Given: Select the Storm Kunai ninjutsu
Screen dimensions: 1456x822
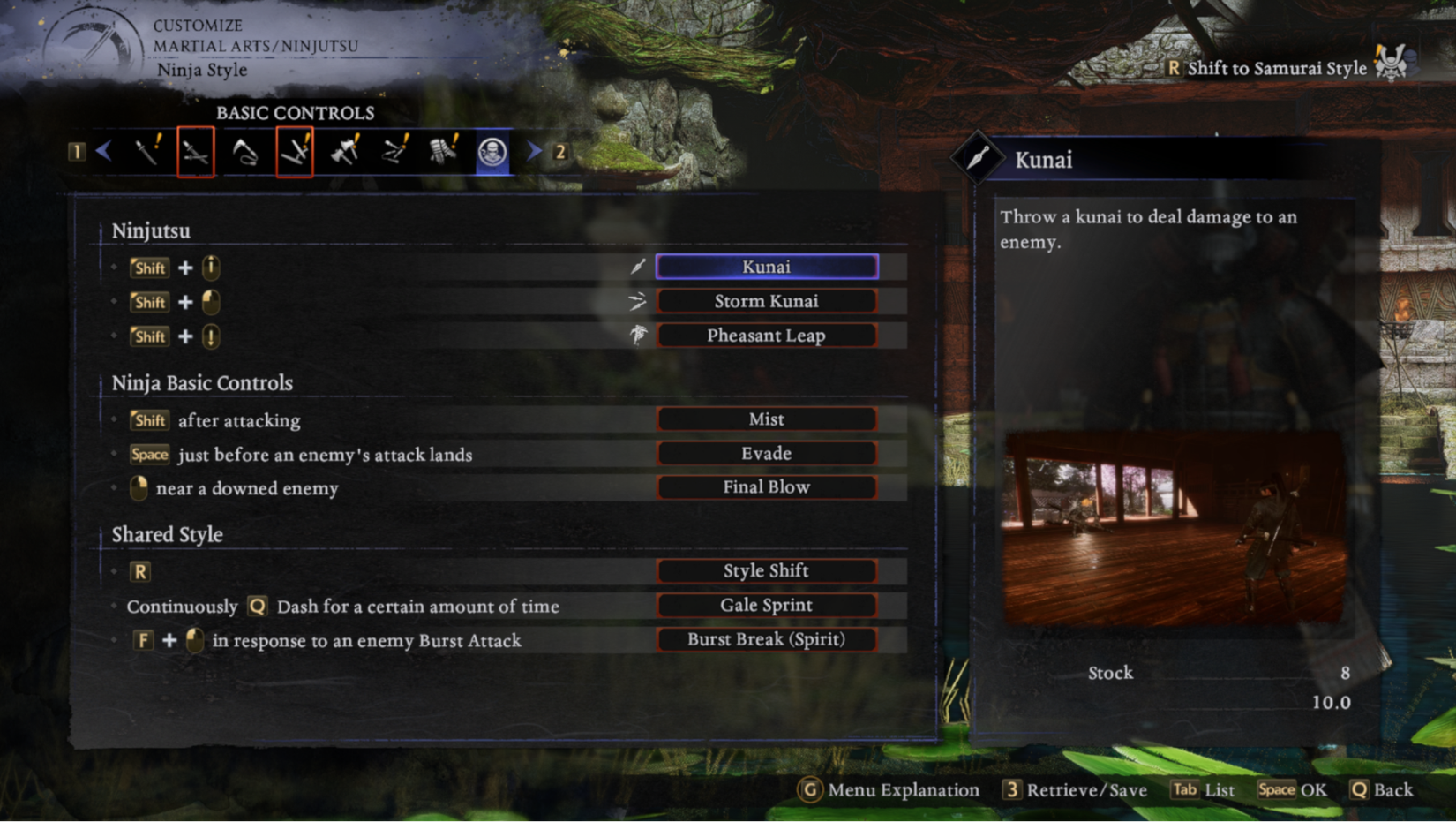Looking at the screenshot, I should coord(766,300).
